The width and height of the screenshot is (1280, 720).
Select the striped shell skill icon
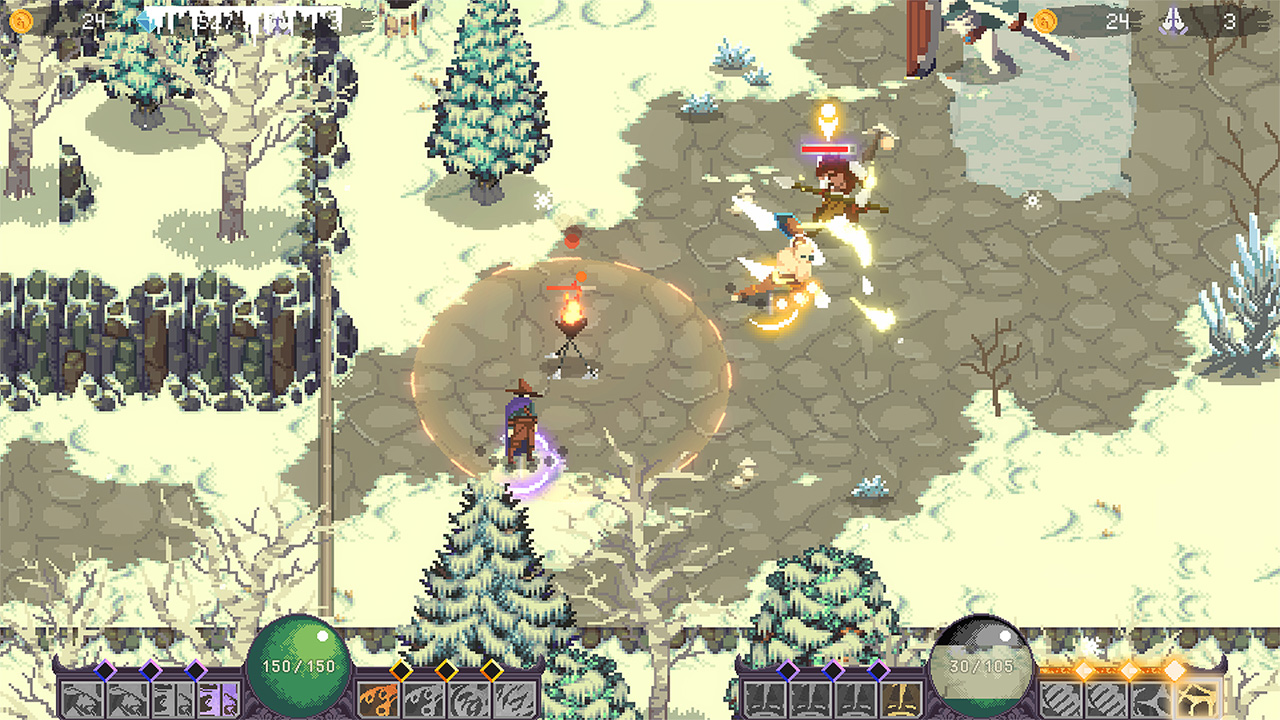[1060, 698]
